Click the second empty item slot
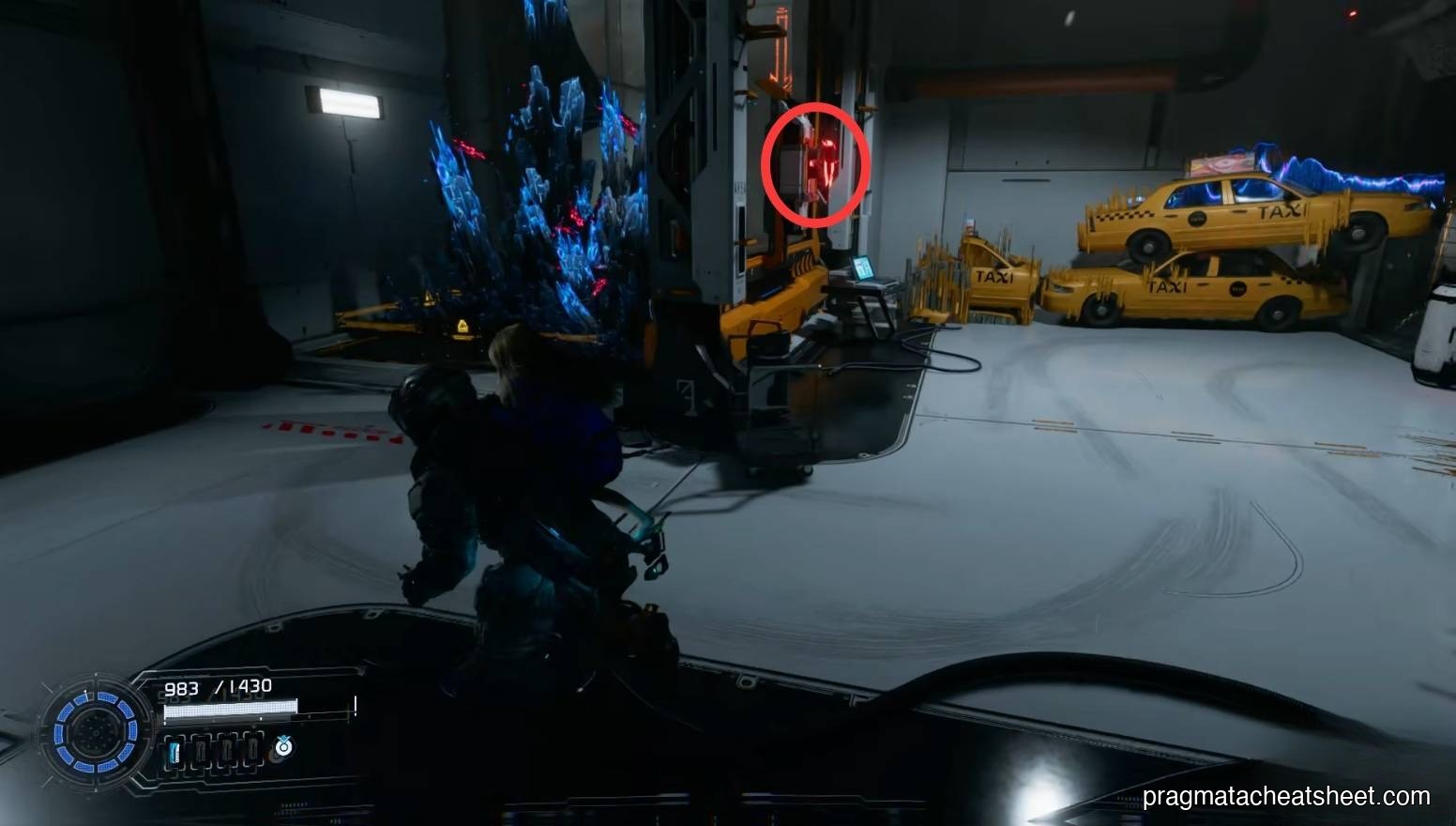 coord(202,749)
